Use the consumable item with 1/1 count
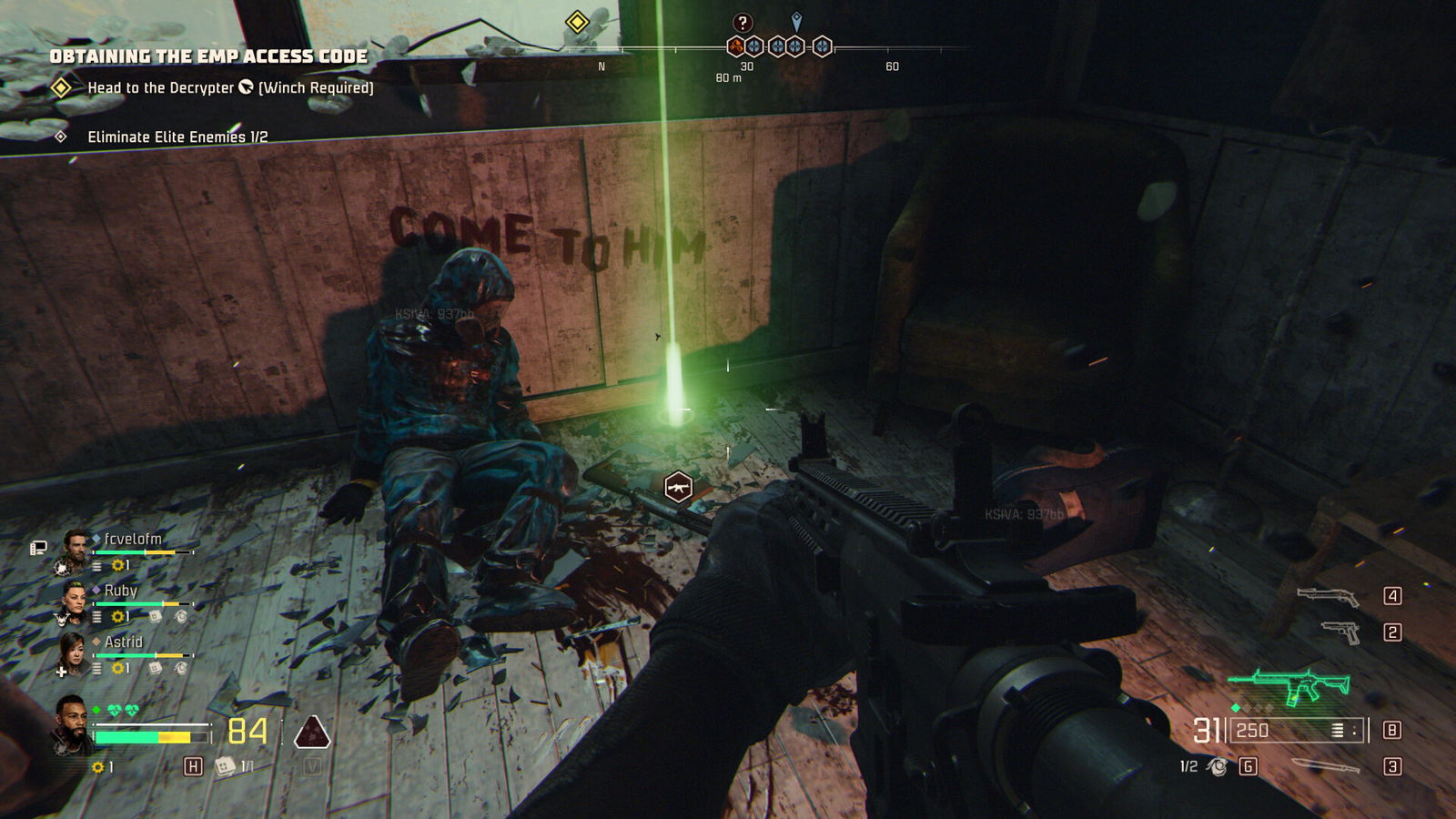Viewport: 1456px width, 819px height. (x=225, y=766)
